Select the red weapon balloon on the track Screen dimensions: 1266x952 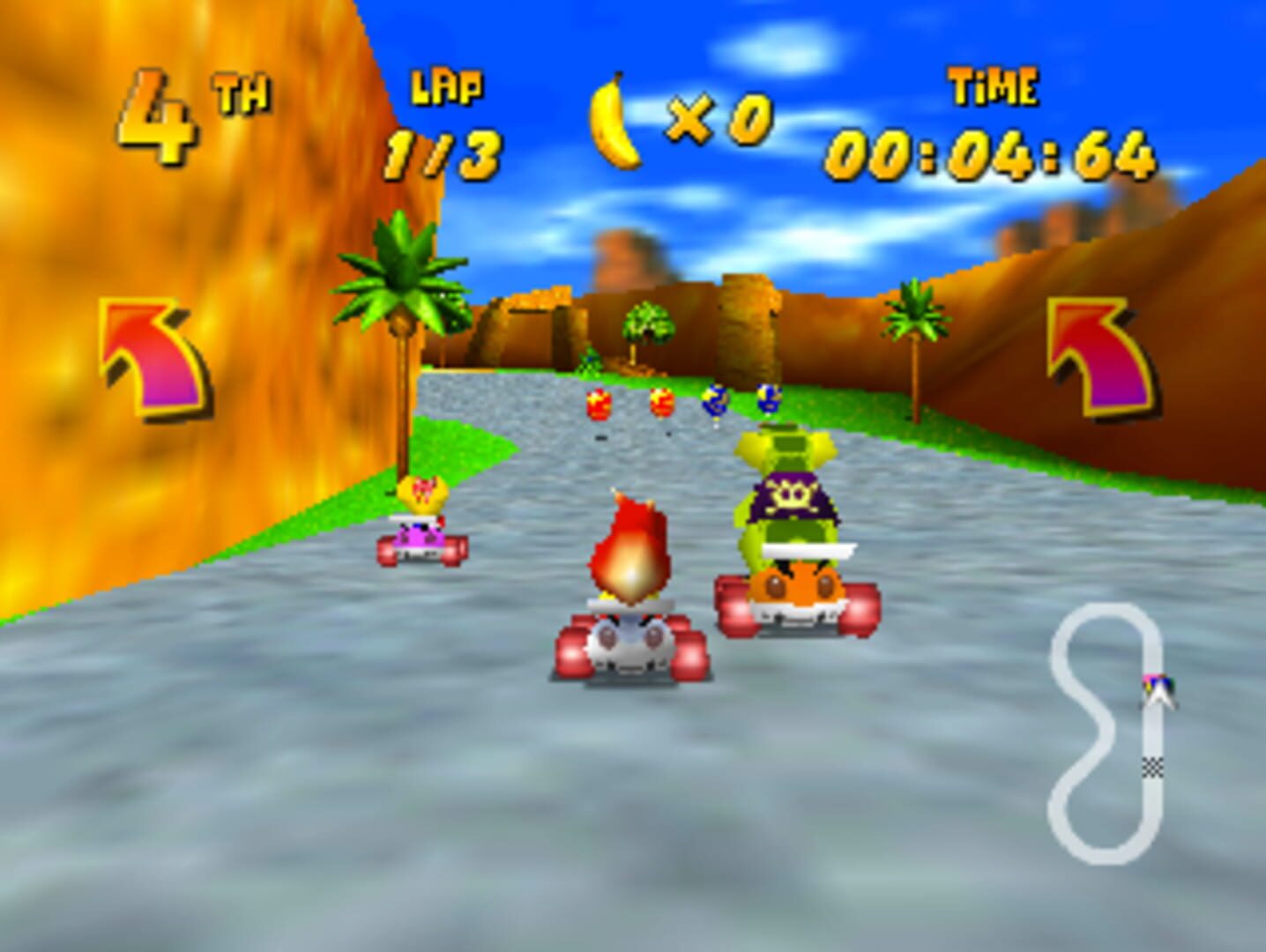coord(600,405)
